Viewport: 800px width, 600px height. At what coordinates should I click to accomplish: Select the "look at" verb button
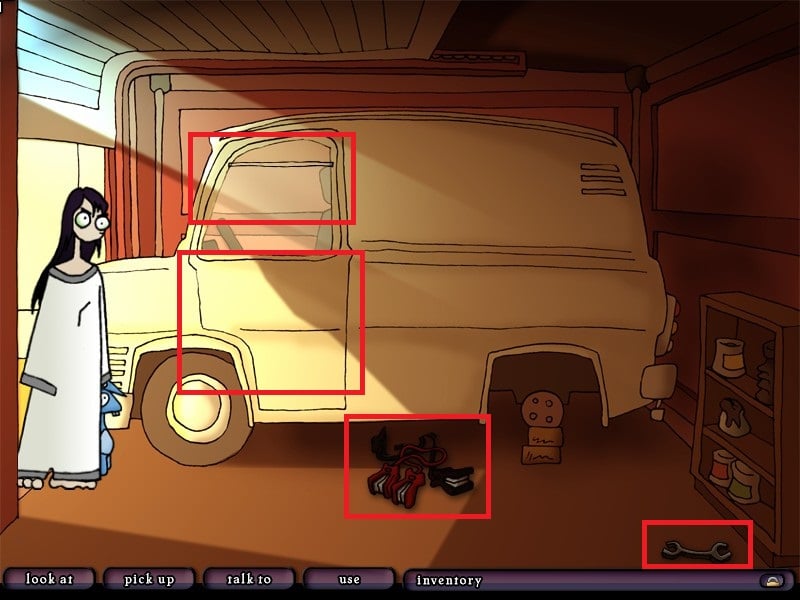coord(48,579)
